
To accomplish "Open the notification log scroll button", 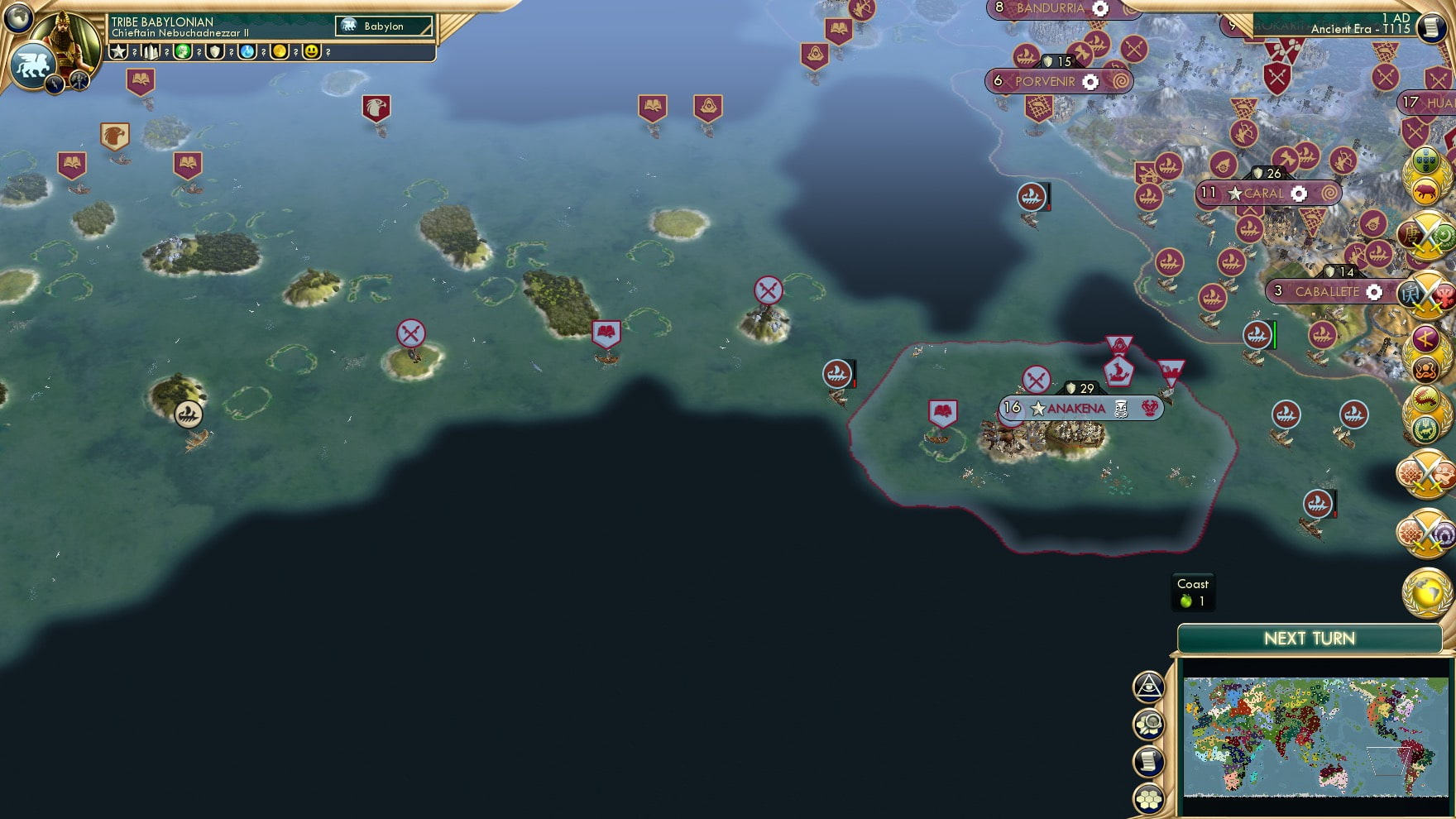I will point(1149,763).
